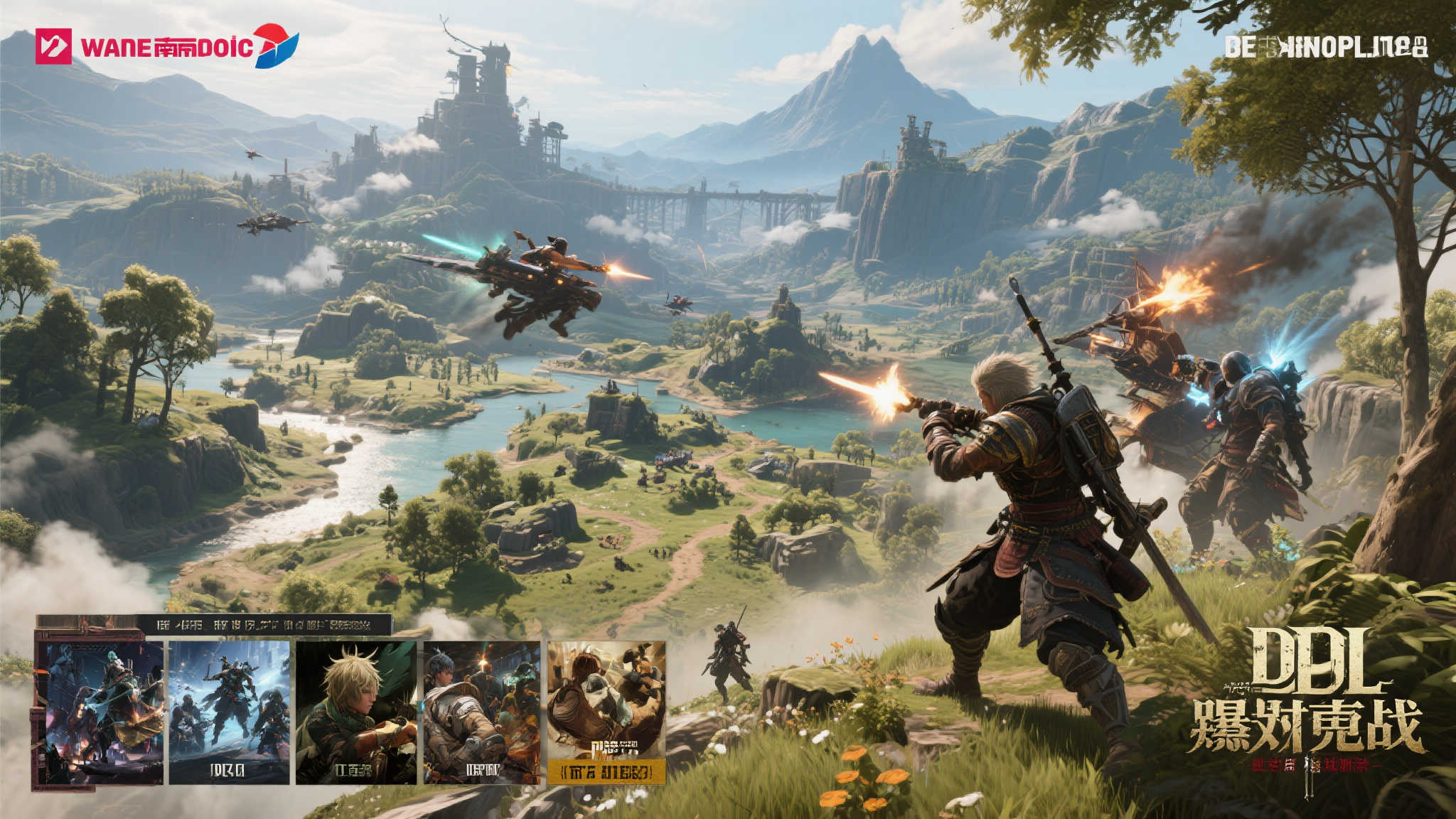Select the green-caped warrior card with wooden frame
This screenshot has width=1456, height=819.
click(100, 711)
